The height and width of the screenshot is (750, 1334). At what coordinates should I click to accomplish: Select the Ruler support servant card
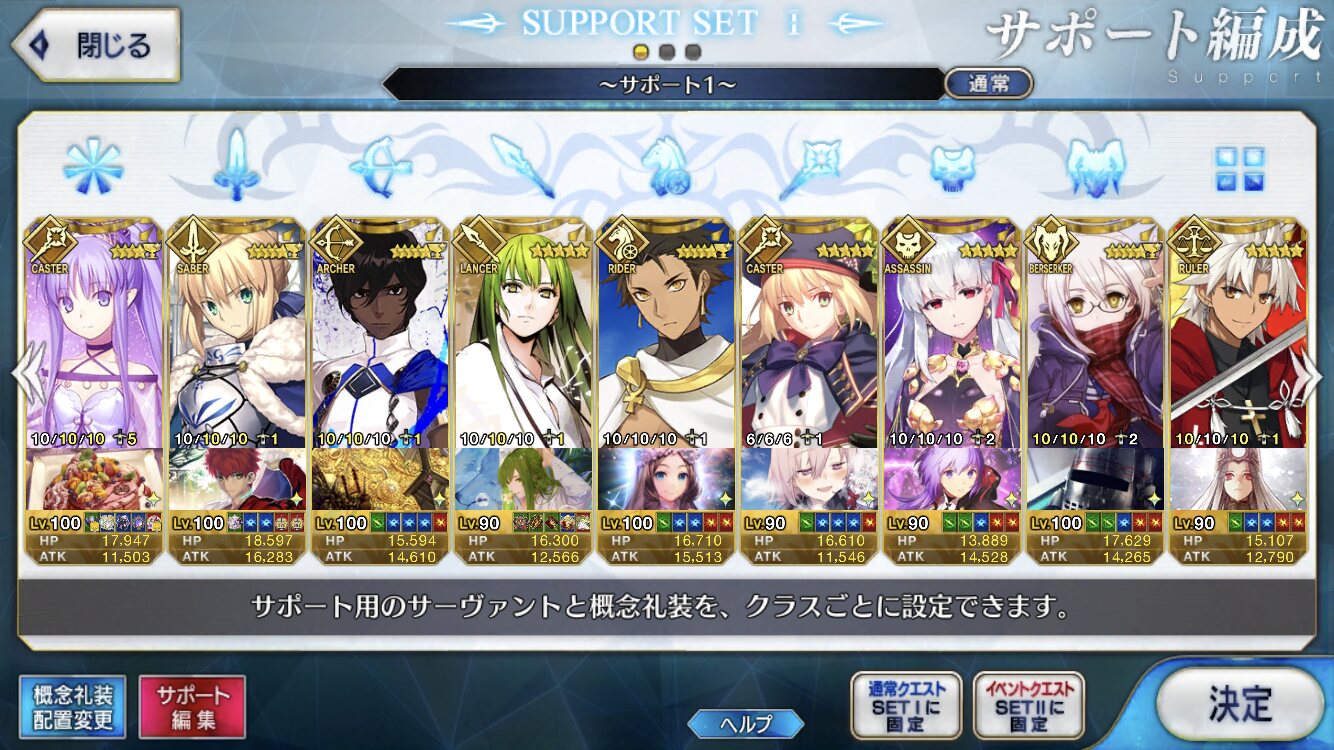(1237, 340)
